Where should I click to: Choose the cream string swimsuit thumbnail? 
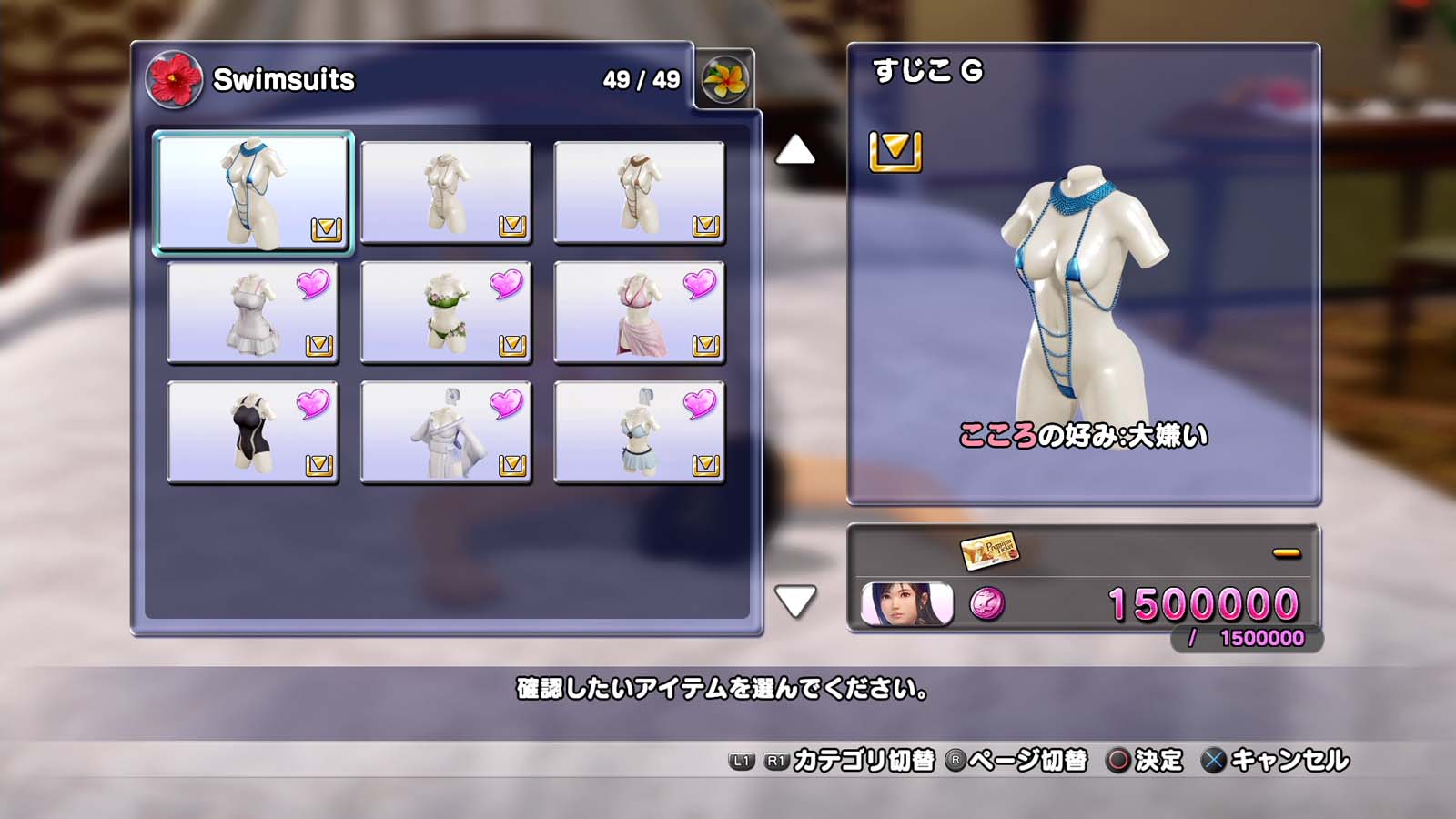pyautogui.click(x=446, y=192)
